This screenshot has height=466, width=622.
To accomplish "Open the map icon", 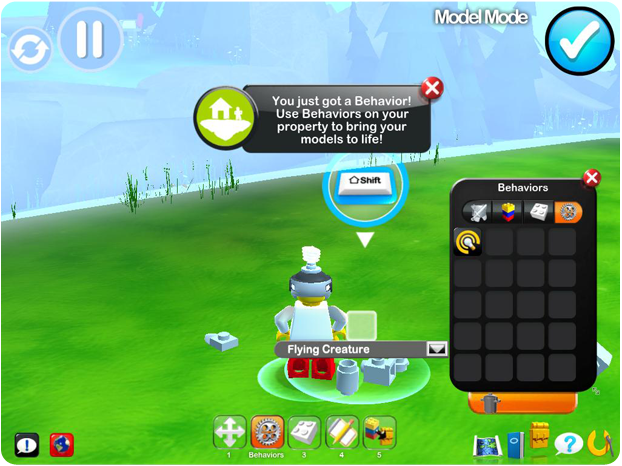I will (x=487, y=444).
